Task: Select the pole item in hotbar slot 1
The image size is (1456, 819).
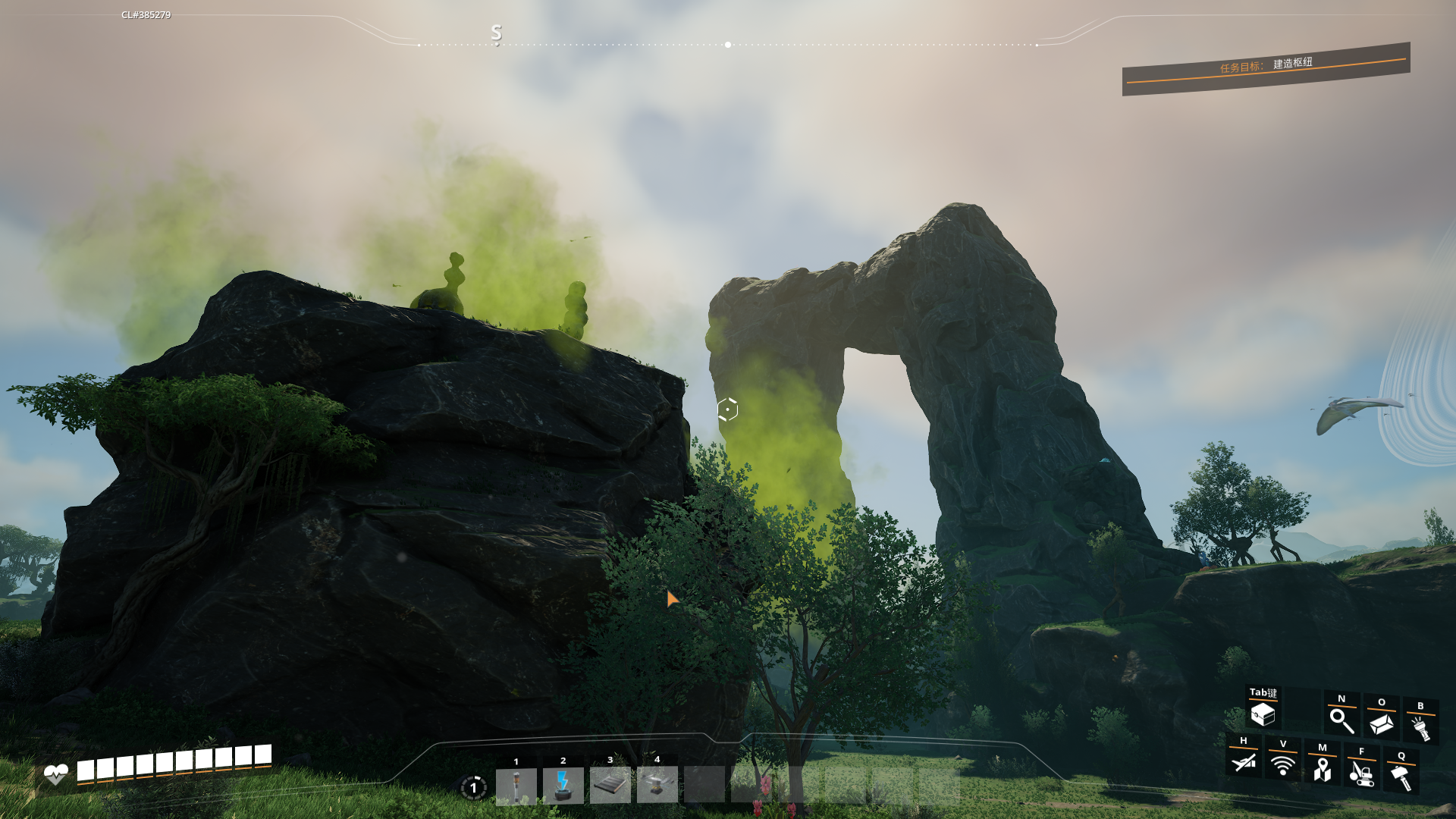Action: pos(516,785)
